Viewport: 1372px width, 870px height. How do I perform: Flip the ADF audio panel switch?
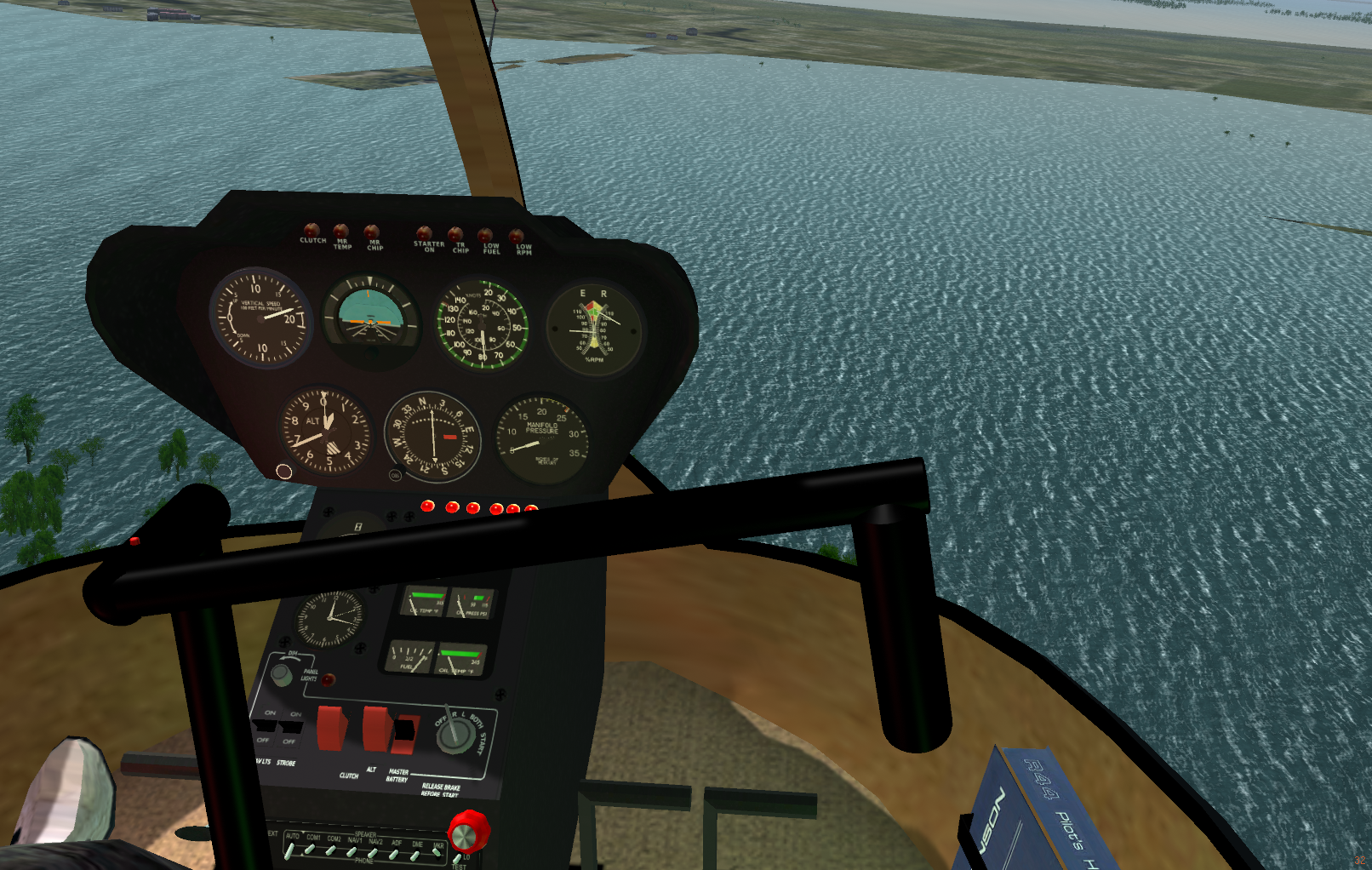[395, 854]
